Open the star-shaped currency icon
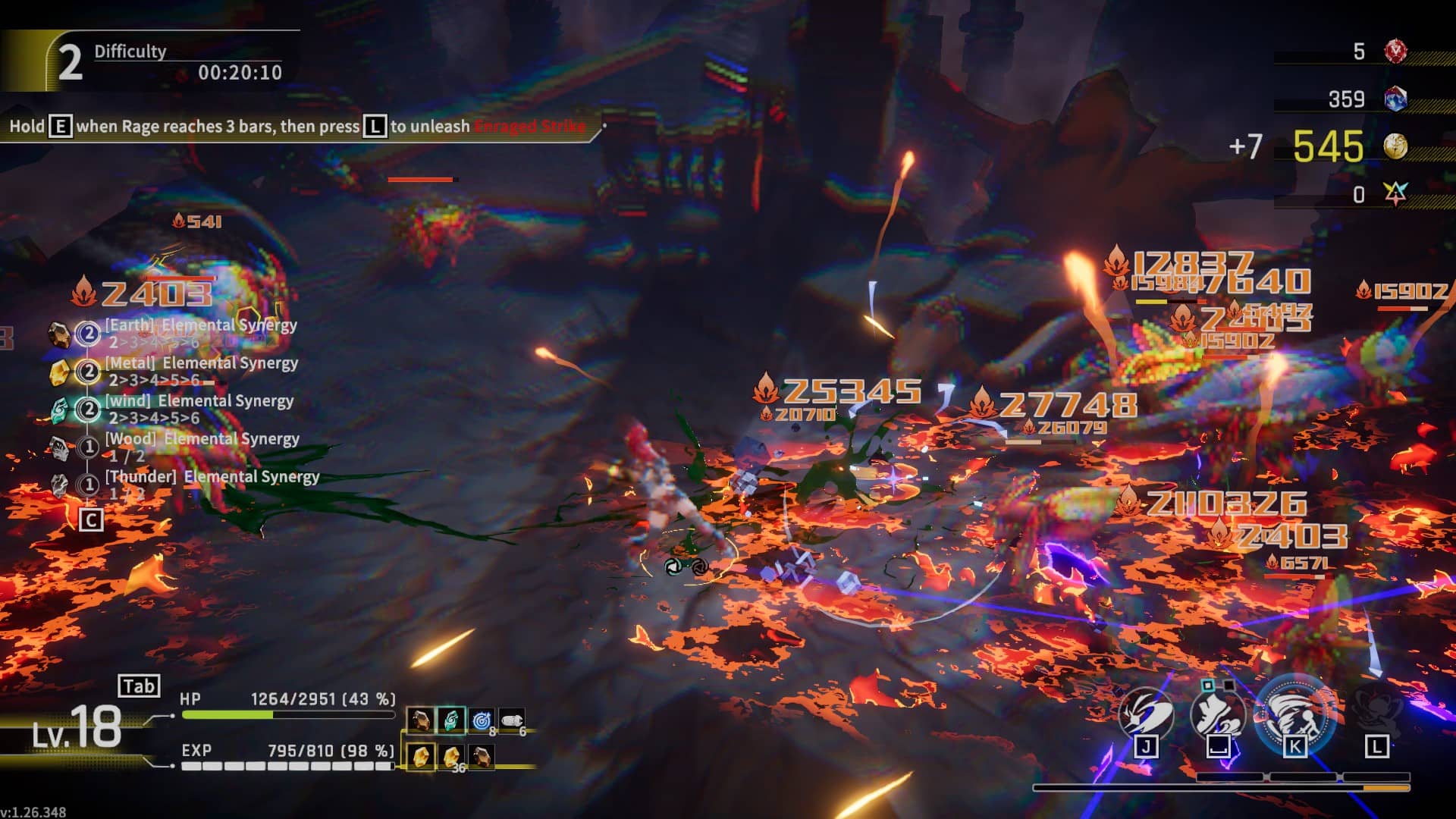The image size is (1456, 819). [x=1395, y=194]
